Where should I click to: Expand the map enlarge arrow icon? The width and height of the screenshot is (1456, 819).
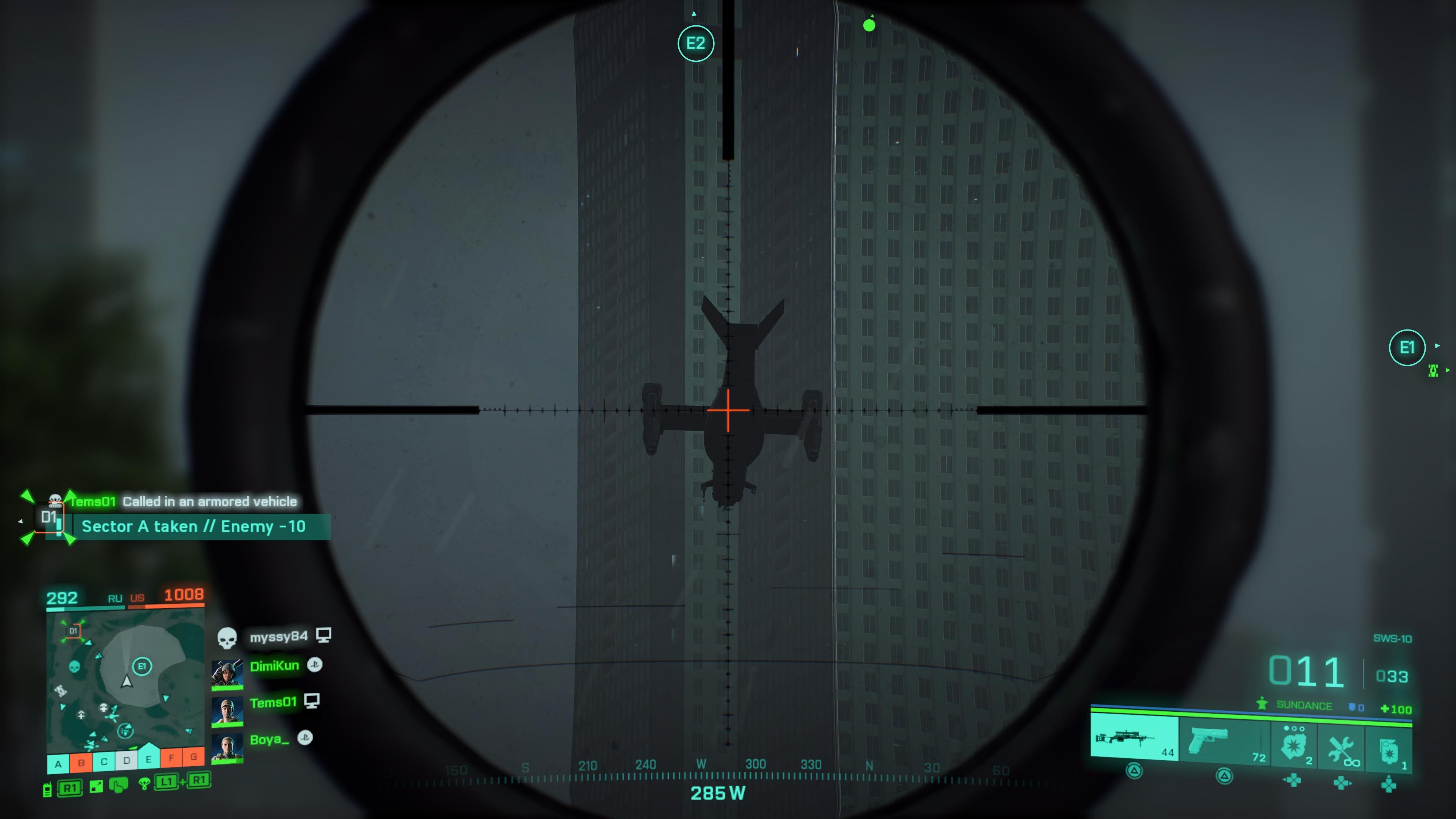[x=97, y=788]
